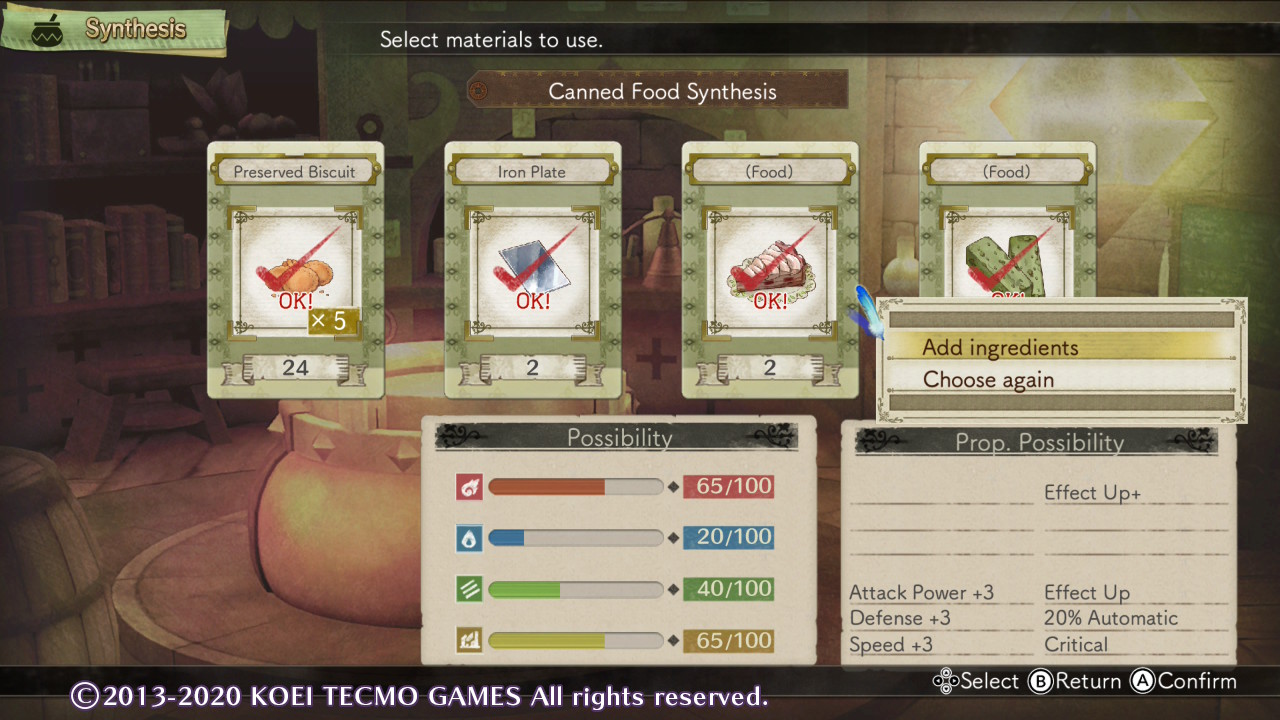Pick the Iron Plate material card
1280x720 pixels.
(532, 270)
